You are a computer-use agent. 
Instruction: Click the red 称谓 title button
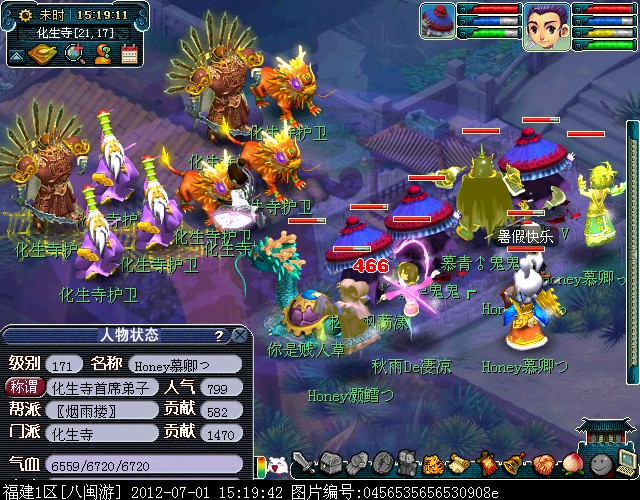[25, 387]
